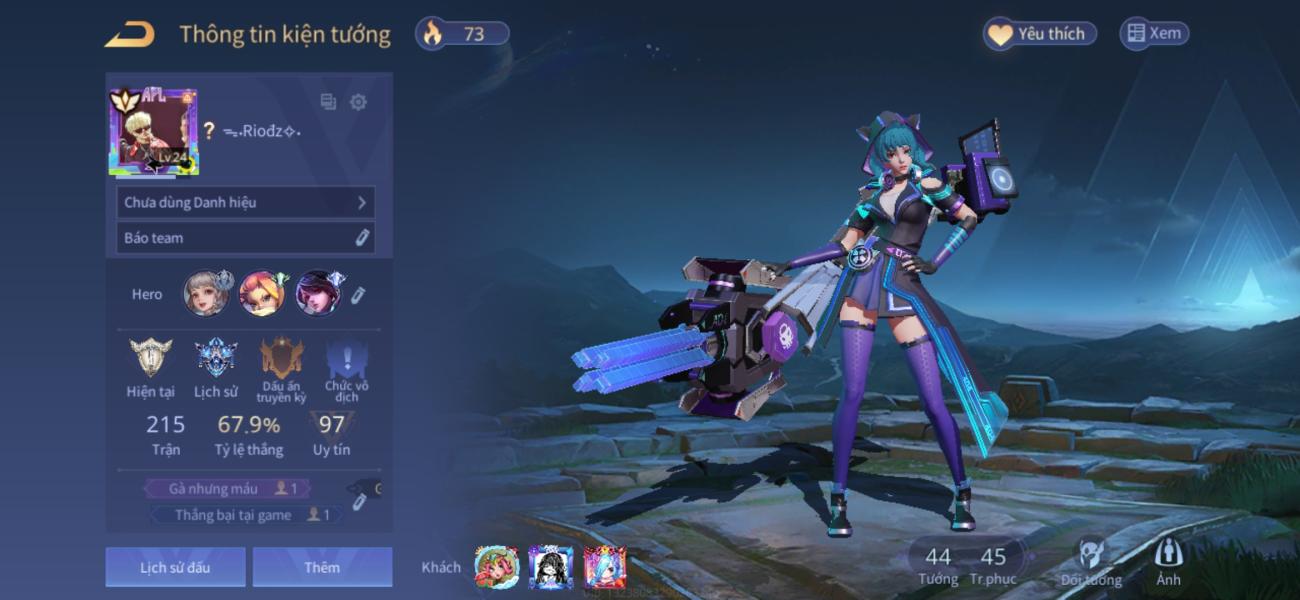Open the Đổi tướng change hero option
Screen dimensions: 1300x600
click(x=1091, y=564)
